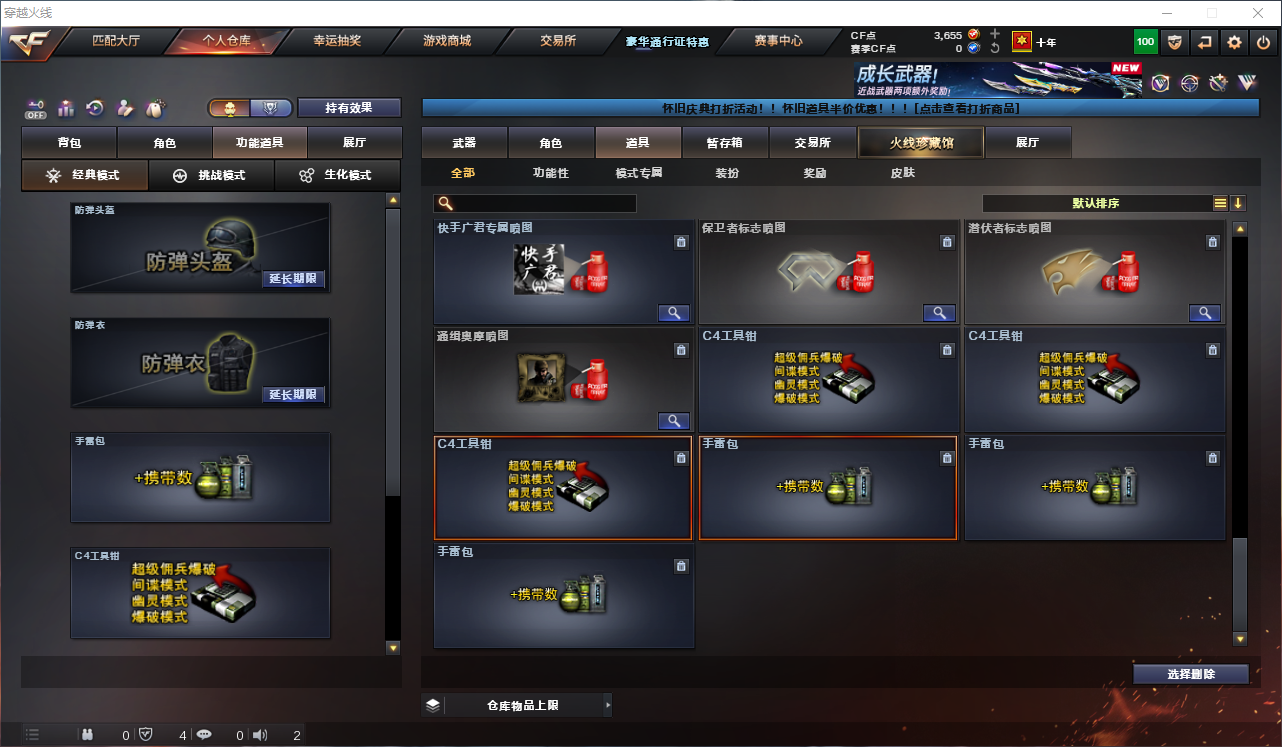Click the 选择删除 select delete button
This screenshot has width=1282, height=747.
tap(1190, 674)
